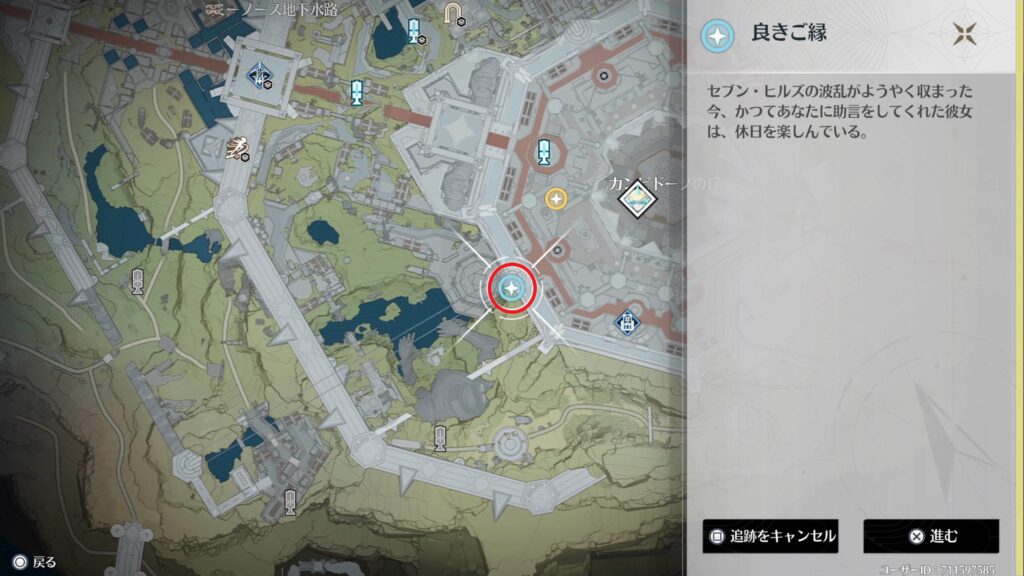Cancel tracking with the 追跡をキャンセル button
1024x576 pixels.
[x=770, y=536]
